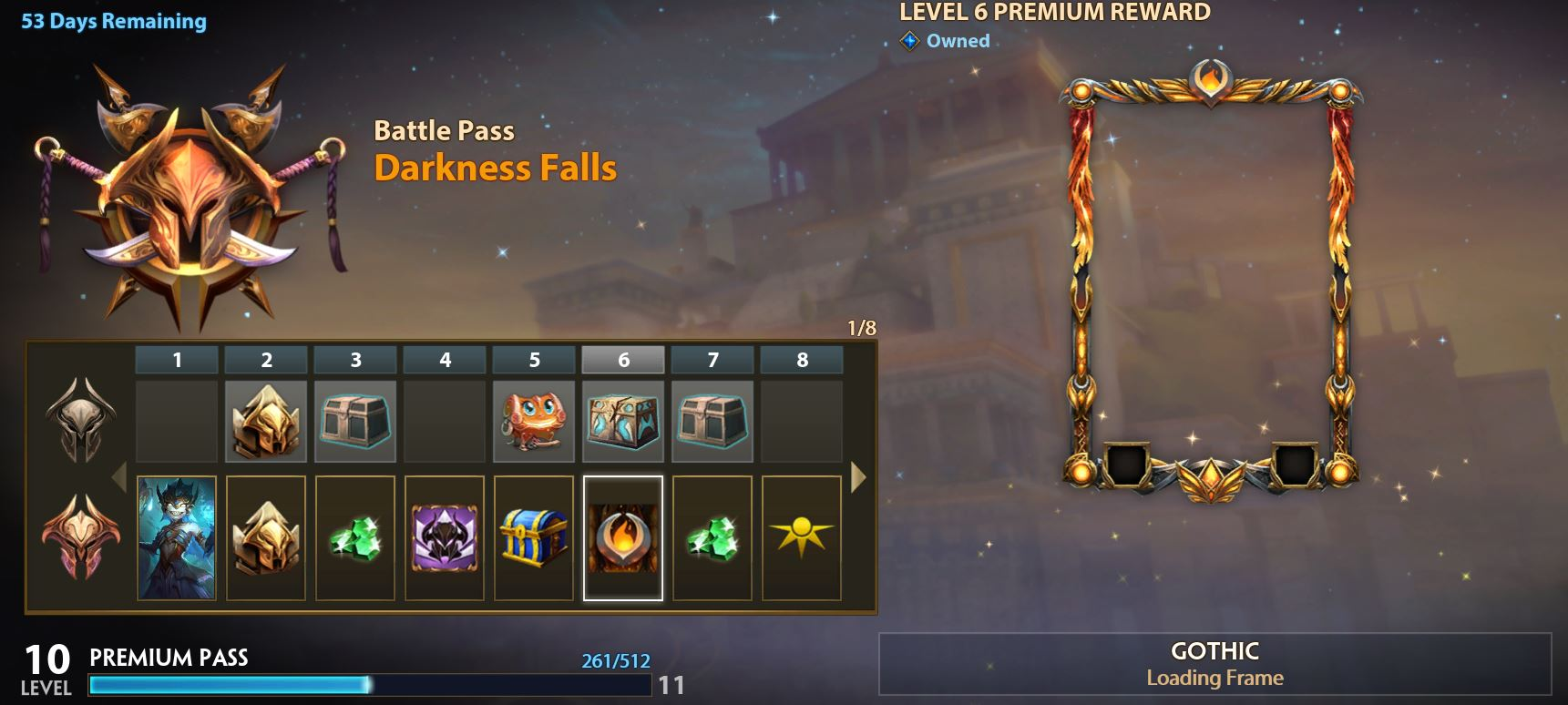This screenshot has height=705, width=1568.
Task: Click the golden helmet avatar reward at level 2
Action: click(x=266, y=537)
